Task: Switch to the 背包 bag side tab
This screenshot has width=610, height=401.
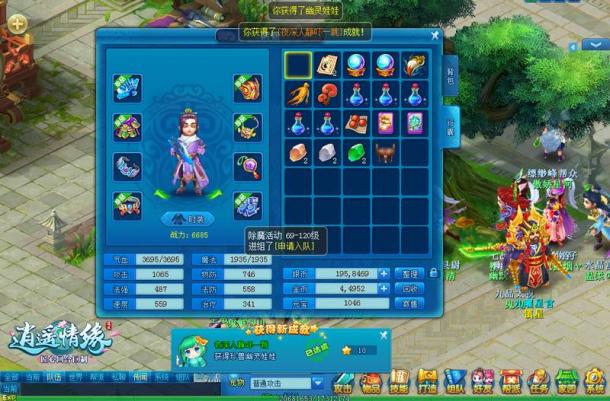Action: 449,71
